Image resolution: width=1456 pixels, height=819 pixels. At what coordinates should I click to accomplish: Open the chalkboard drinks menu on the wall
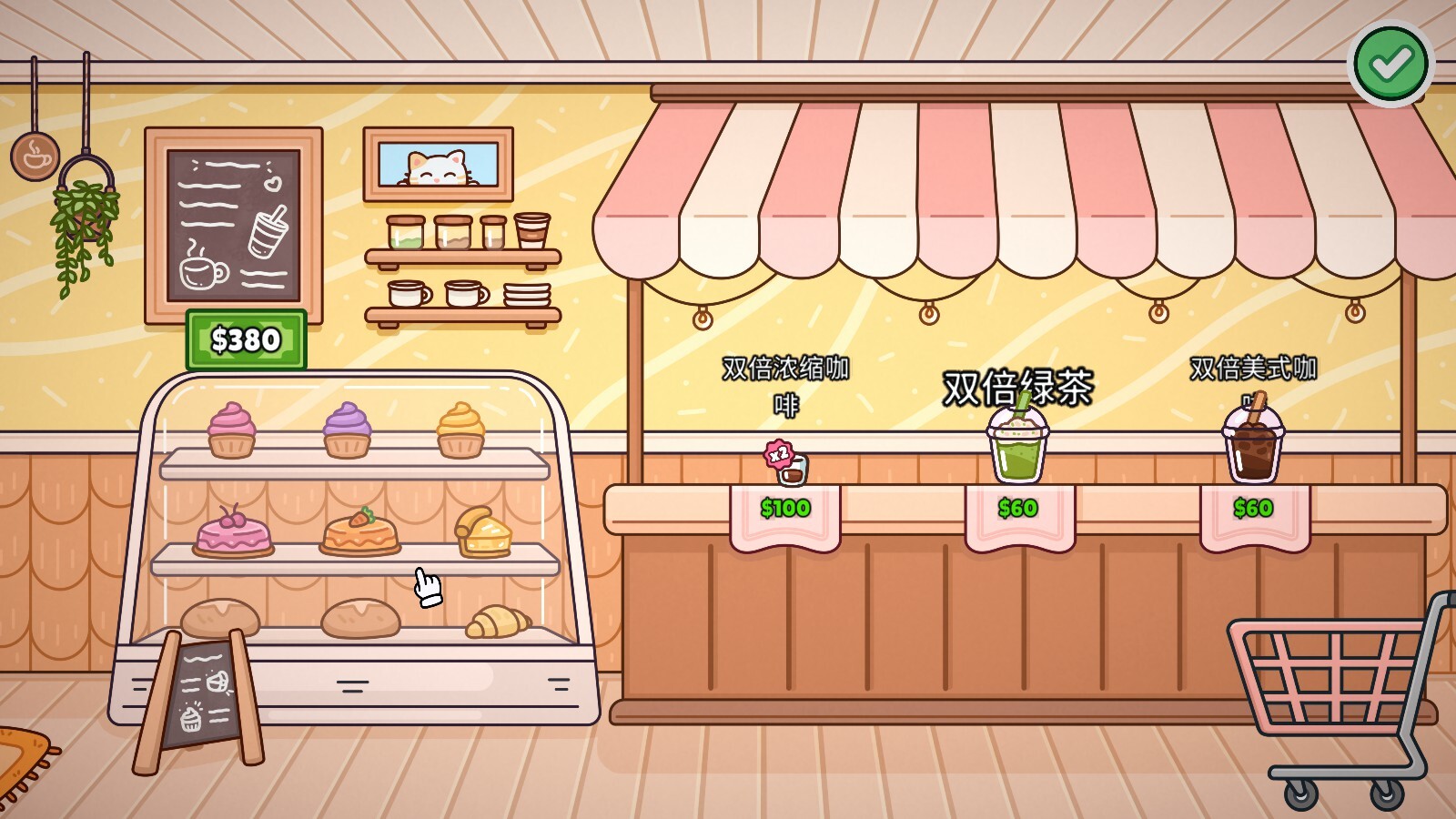point(233,225)
